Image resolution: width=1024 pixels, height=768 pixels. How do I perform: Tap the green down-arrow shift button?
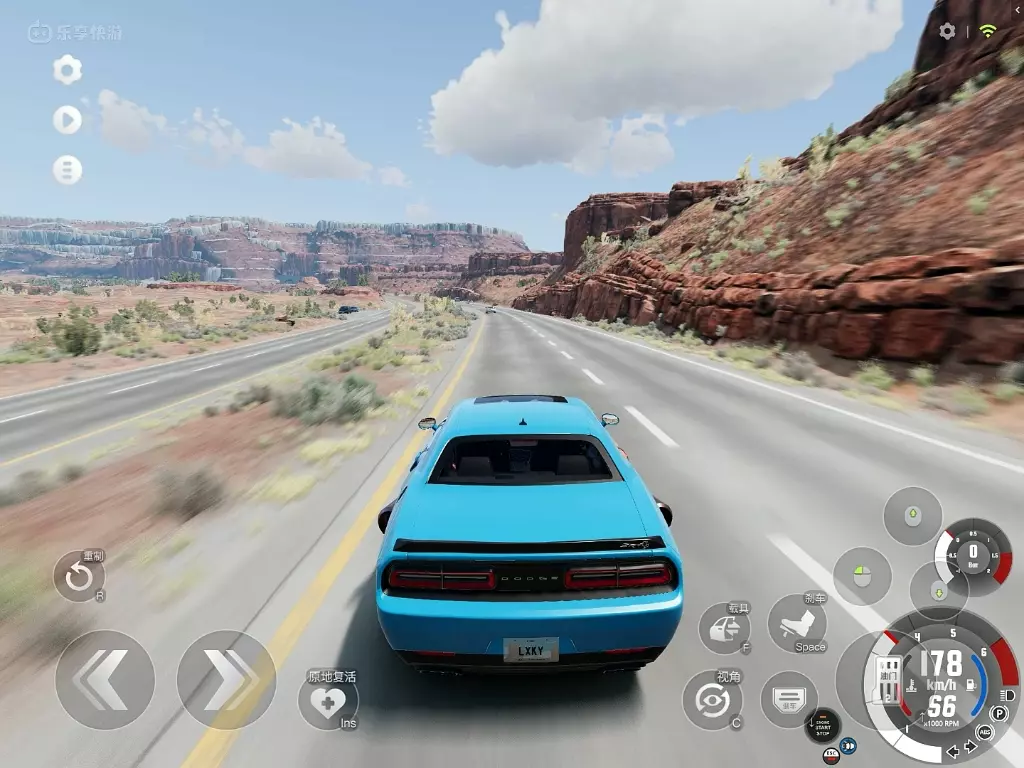(x=938, y=591)
